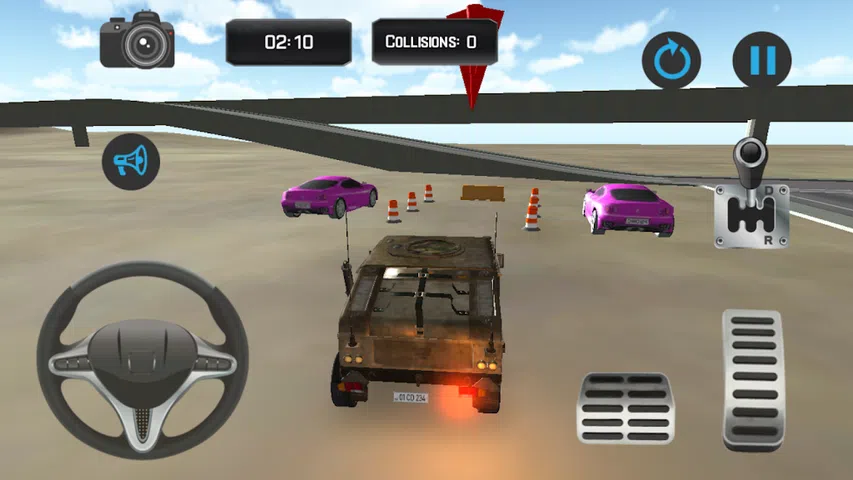Tap the camera view icon

(x=138, y=42)
